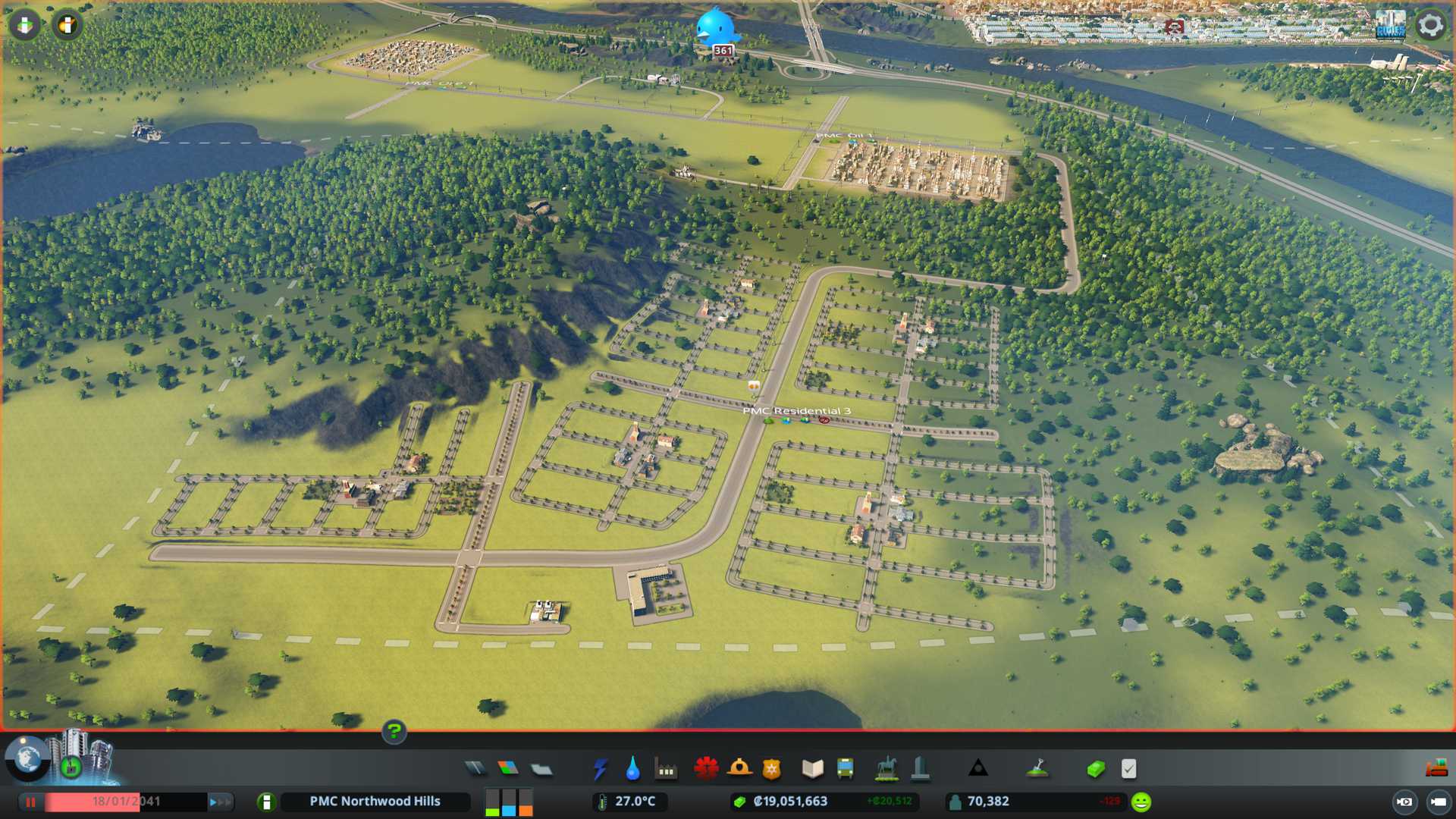Open the Electricity menu

[600, 769]
